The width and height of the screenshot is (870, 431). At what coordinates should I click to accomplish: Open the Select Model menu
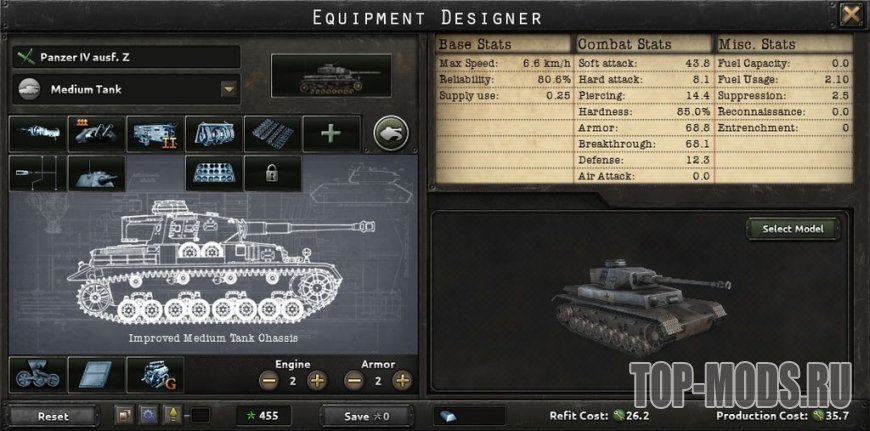click(793, 229)
